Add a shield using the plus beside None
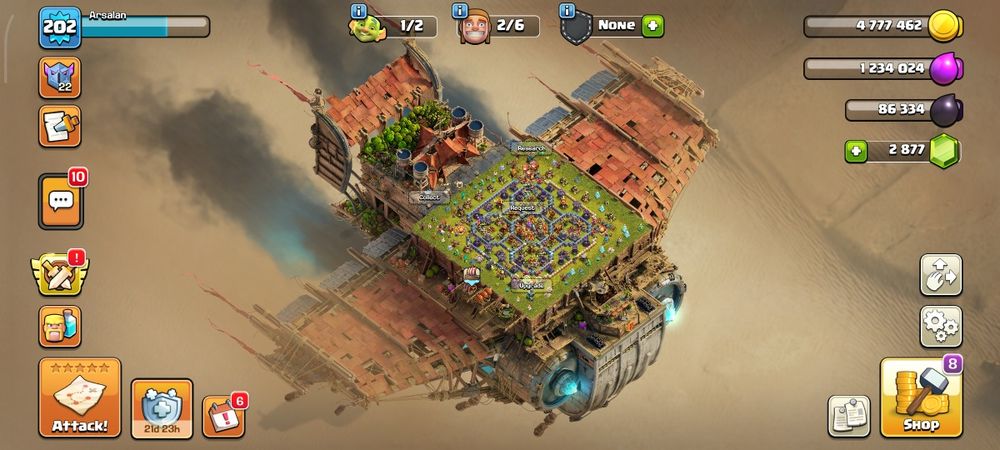Viewport: 1000px width, 450px height. click(653, 26)
